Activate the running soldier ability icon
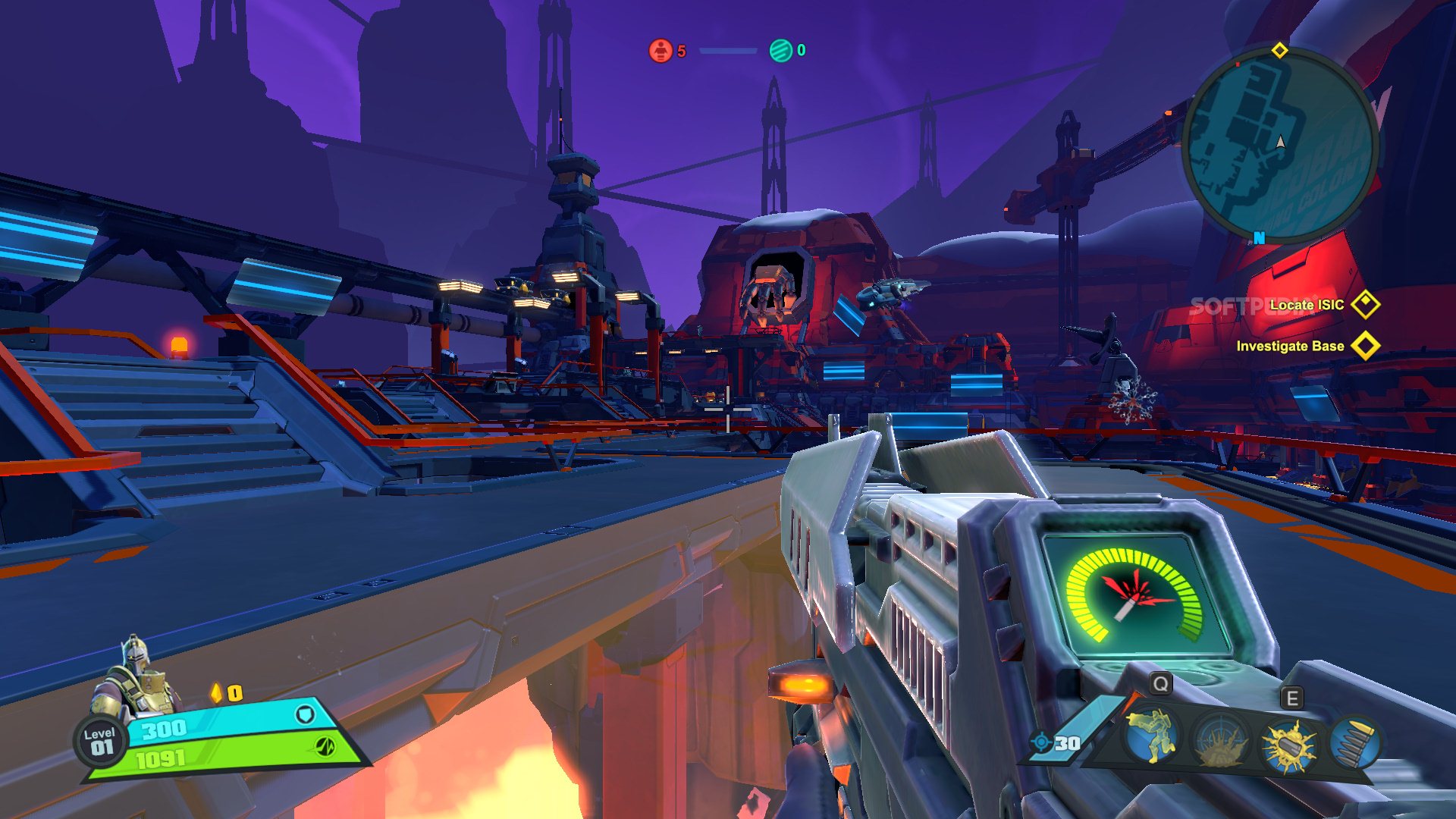1456x819 pixels. 1151,736
